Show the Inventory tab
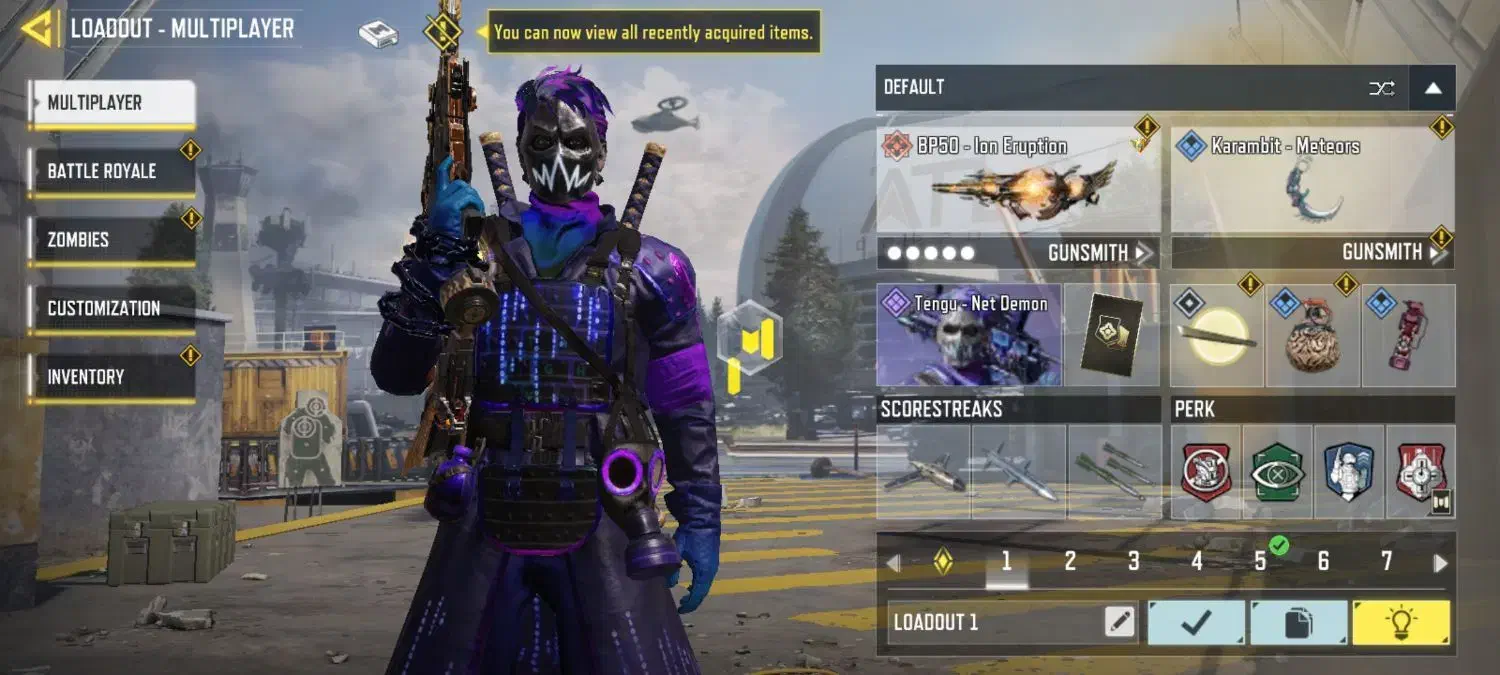The width and height of the screenshot is (1500, 675). pos(110,377)
